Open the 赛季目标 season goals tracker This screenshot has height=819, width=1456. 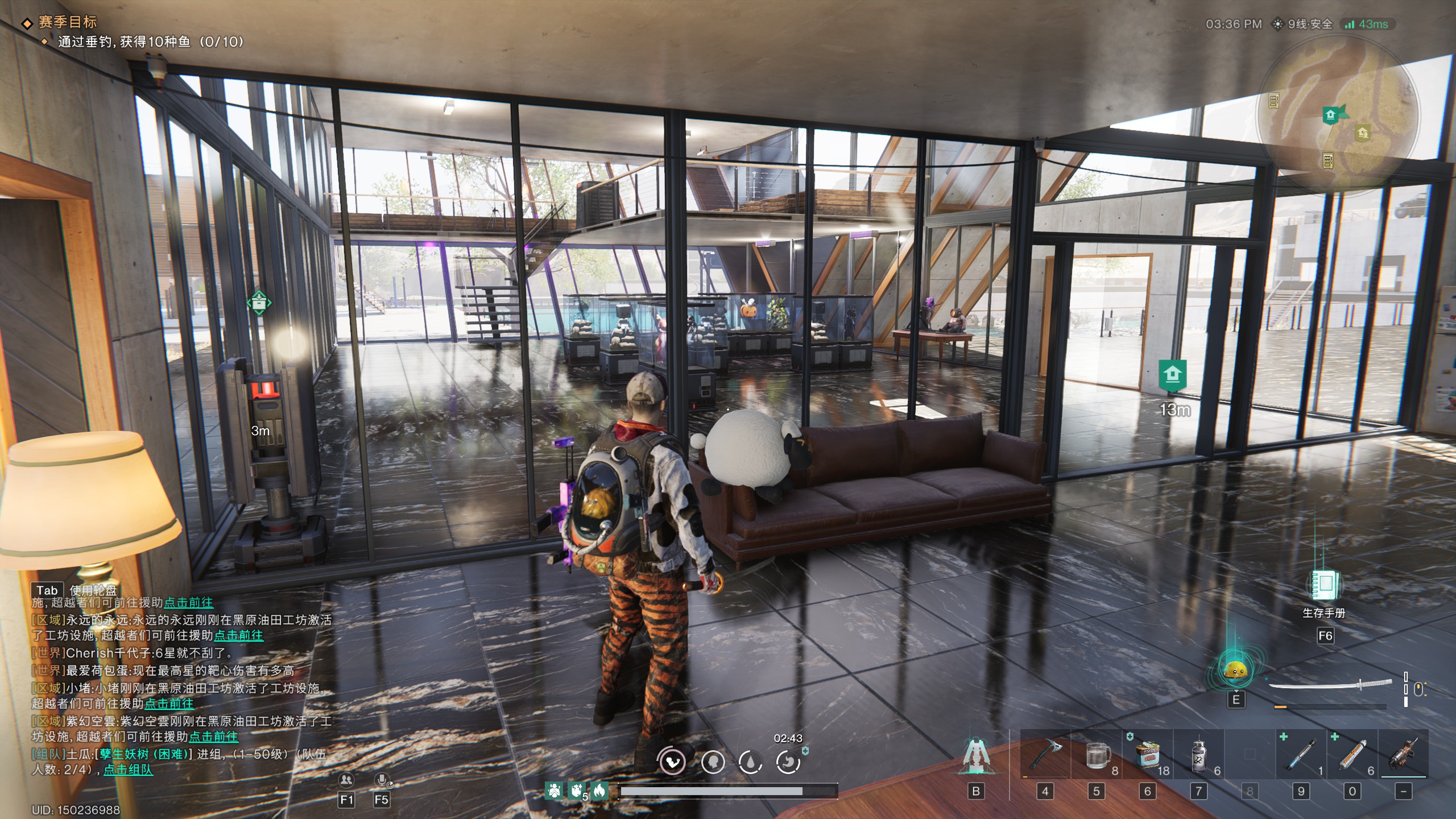click(x=67, y=22)
